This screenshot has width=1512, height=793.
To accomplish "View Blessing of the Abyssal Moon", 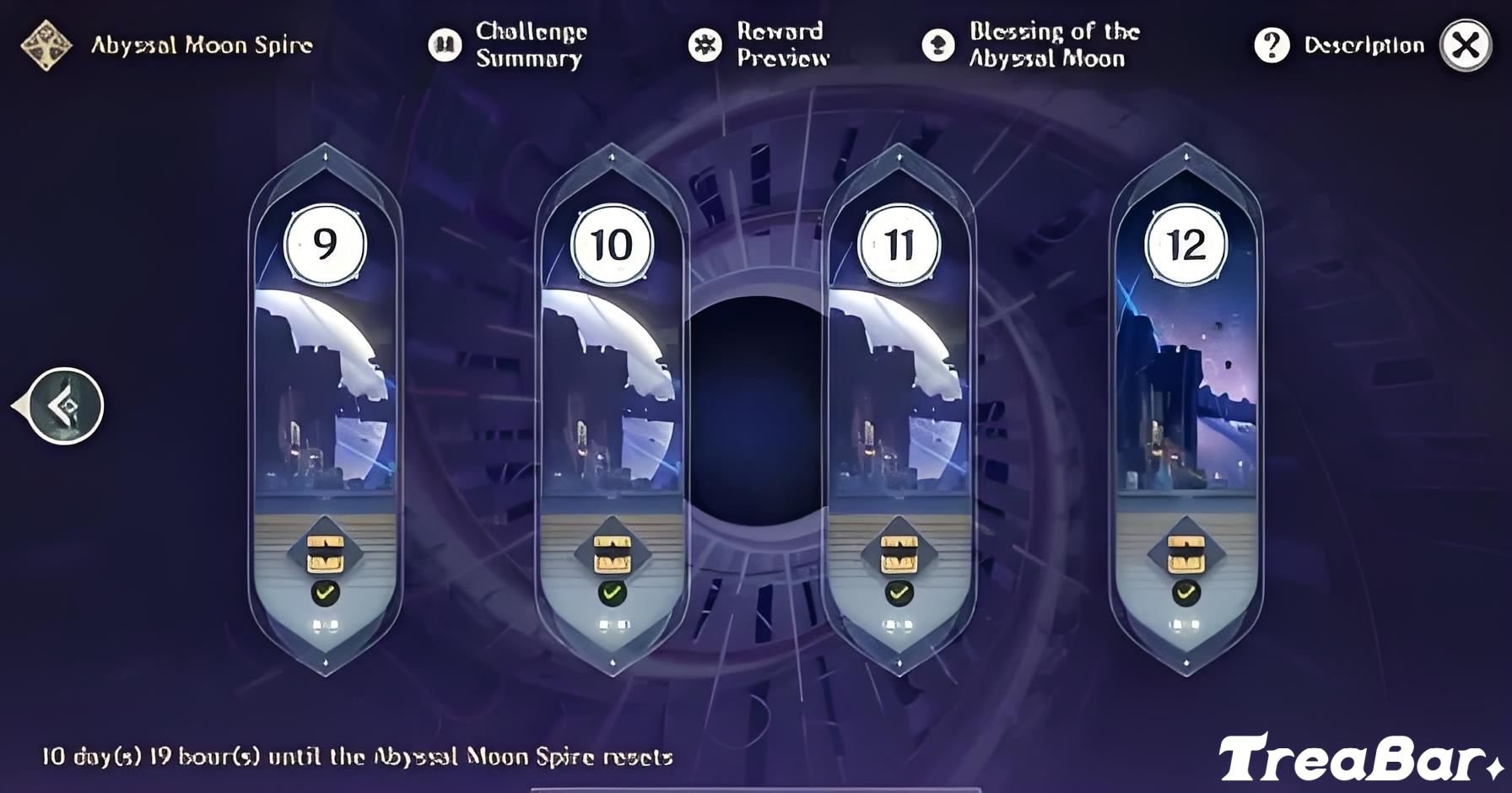I will click(x=1038, y=45).
